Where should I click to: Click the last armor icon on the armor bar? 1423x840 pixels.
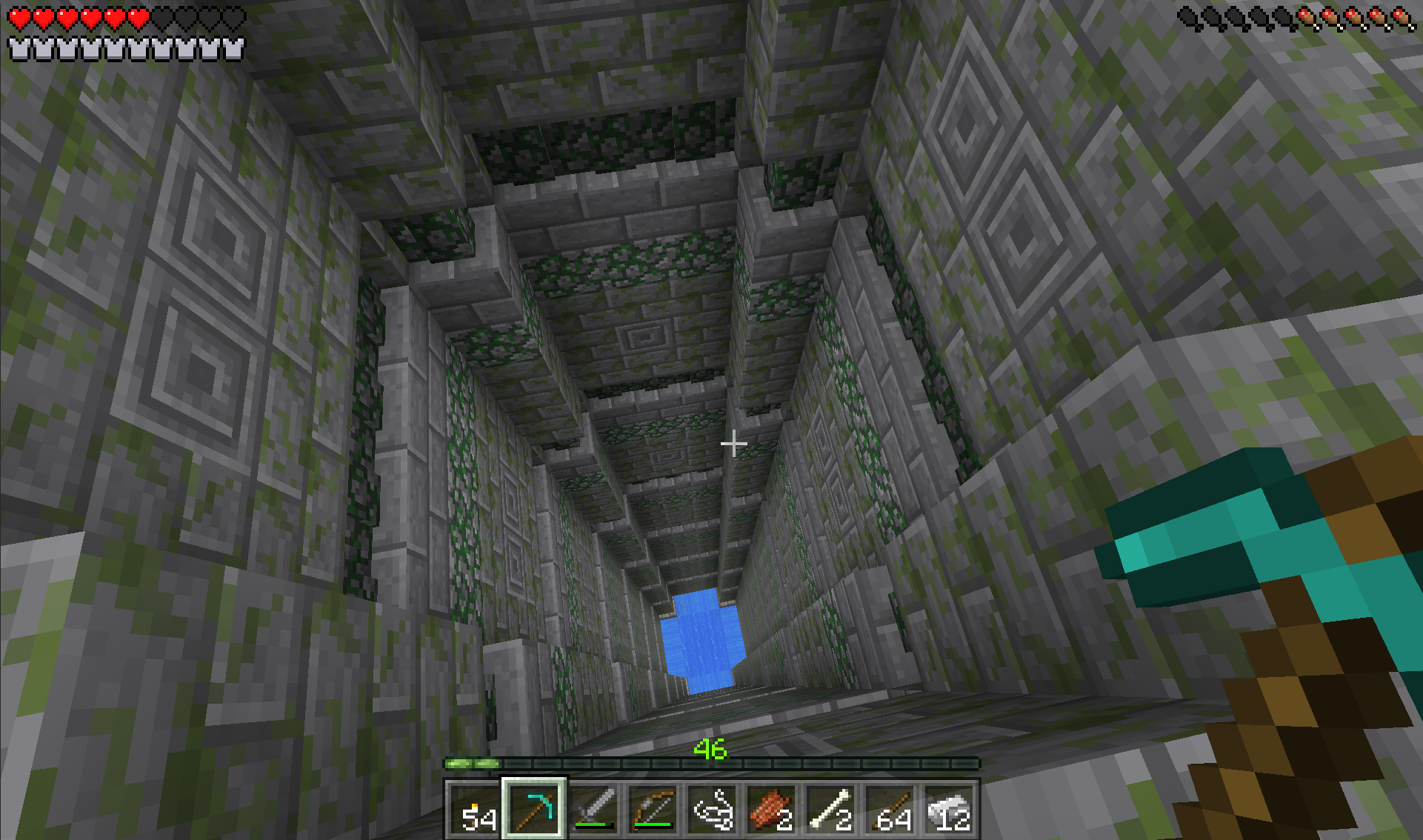point(232,50)
